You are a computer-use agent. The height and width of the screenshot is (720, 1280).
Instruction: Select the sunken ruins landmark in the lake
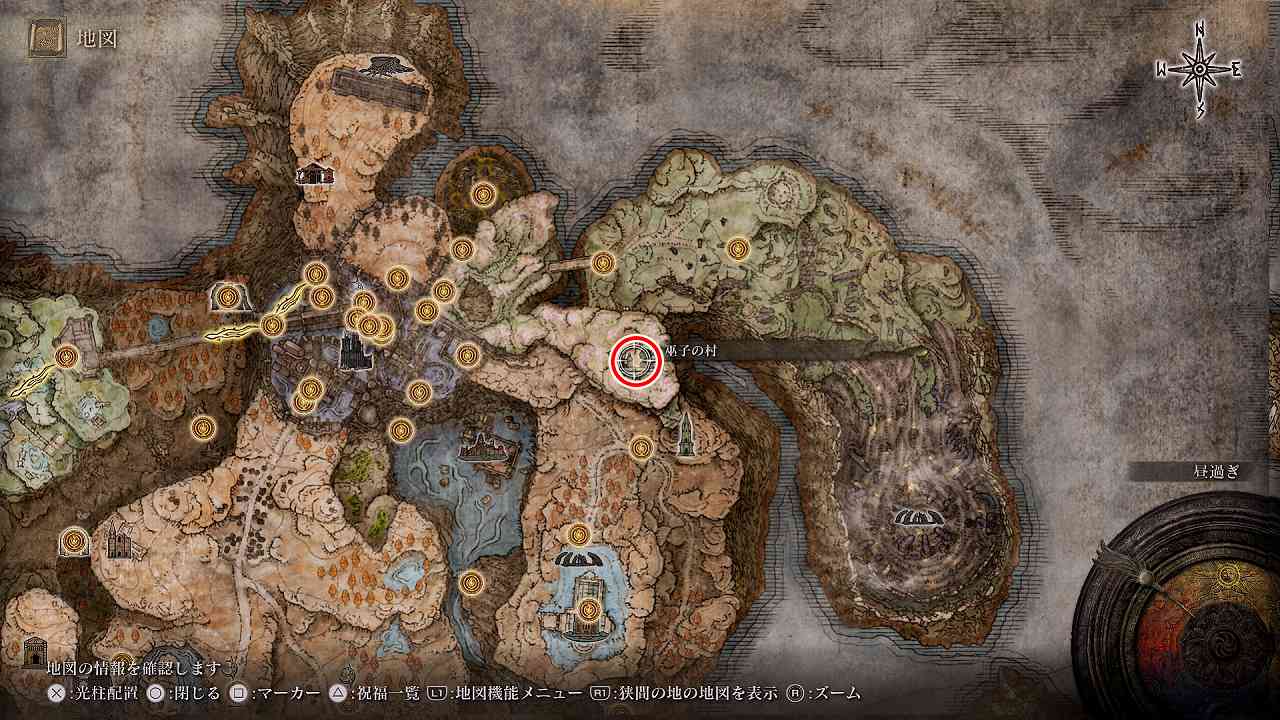481,447
